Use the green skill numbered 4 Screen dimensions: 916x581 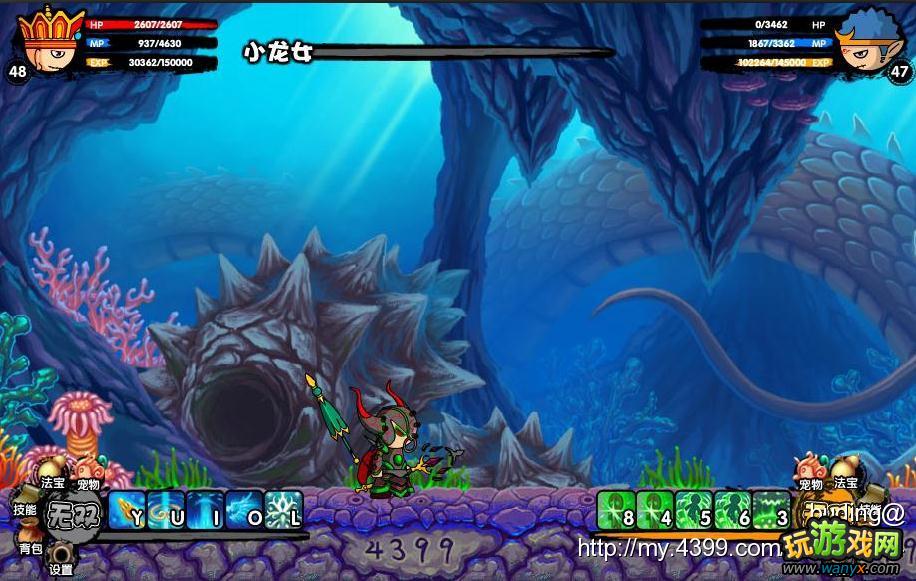(x=655, y=510)
